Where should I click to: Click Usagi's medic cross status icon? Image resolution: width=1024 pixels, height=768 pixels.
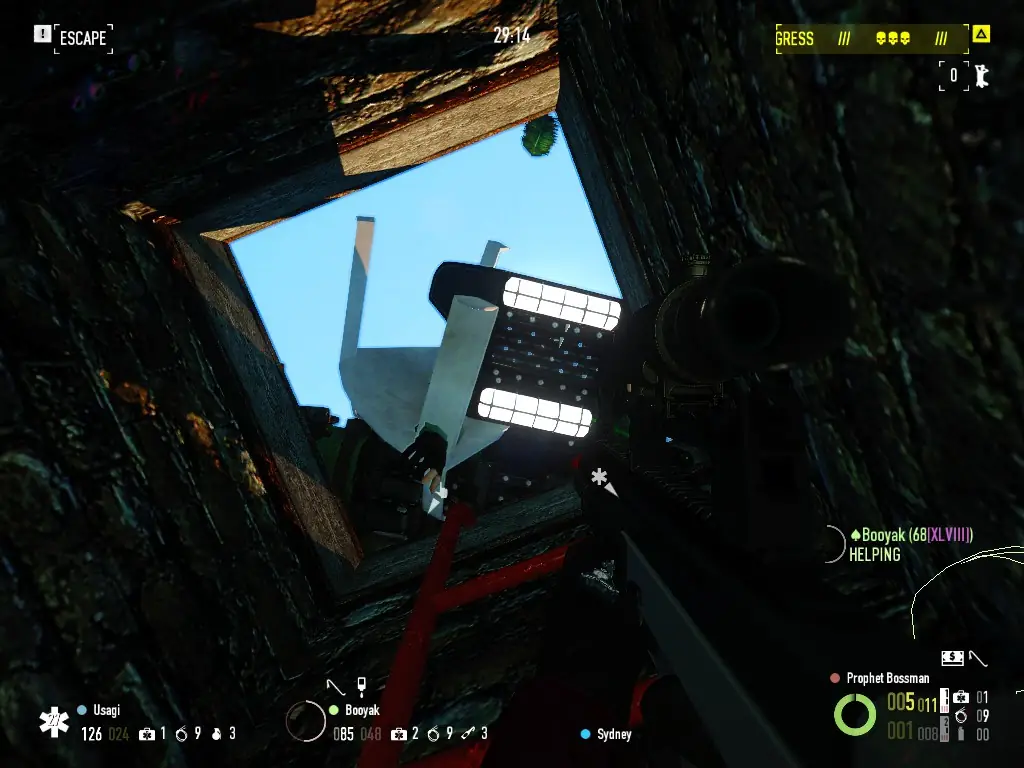53,723
